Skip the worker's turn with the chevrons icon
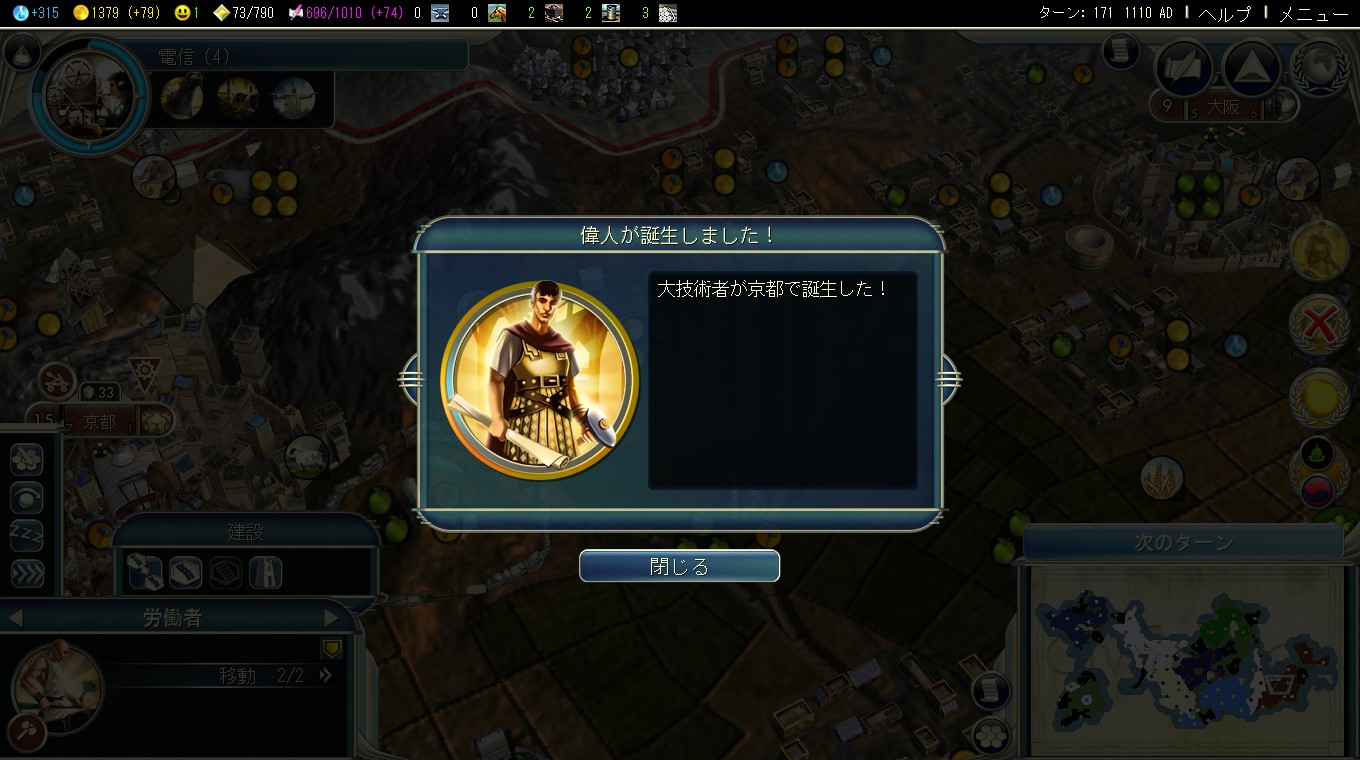 [27, 573]
